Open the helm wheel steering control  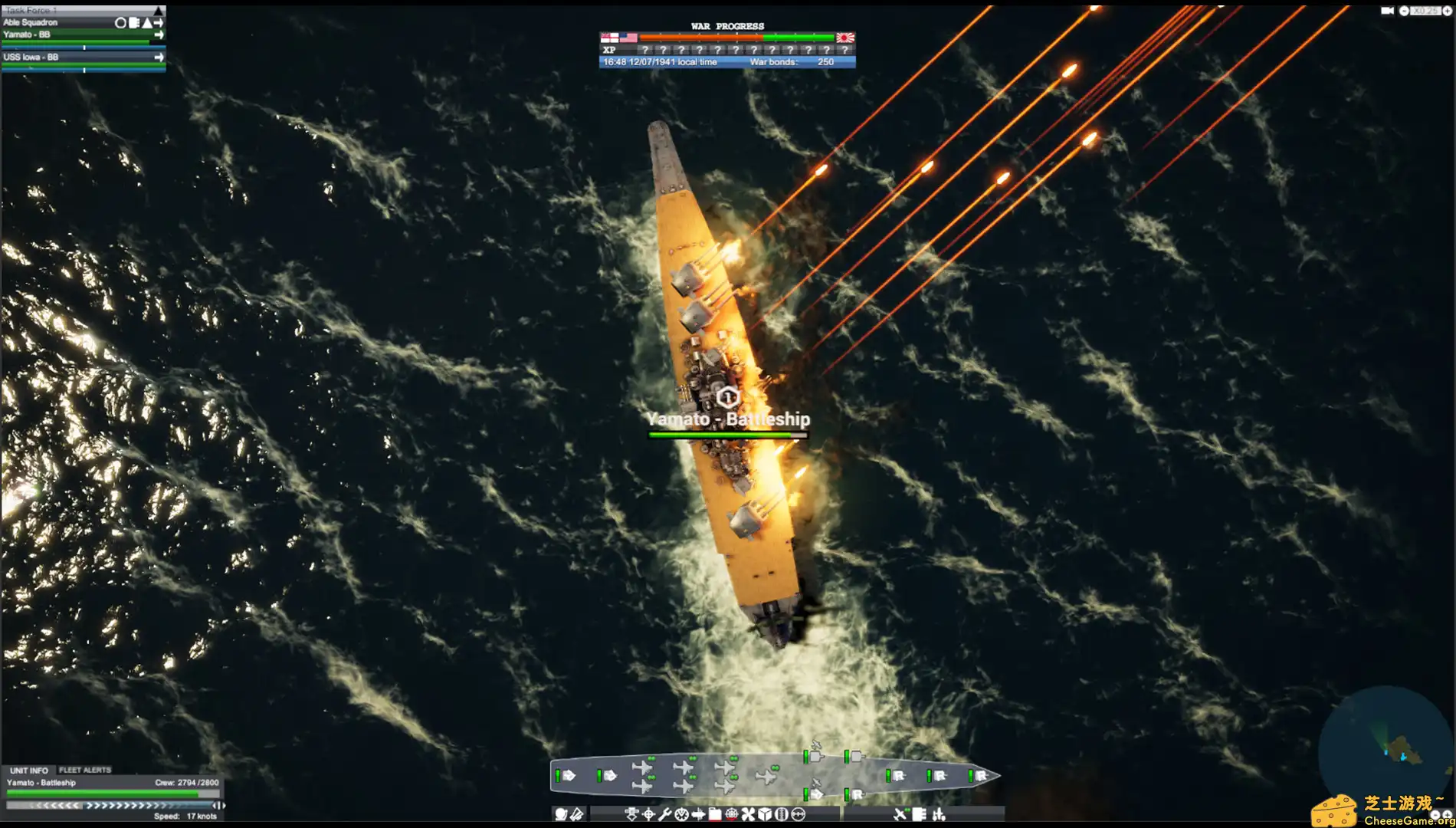[731, 813]
